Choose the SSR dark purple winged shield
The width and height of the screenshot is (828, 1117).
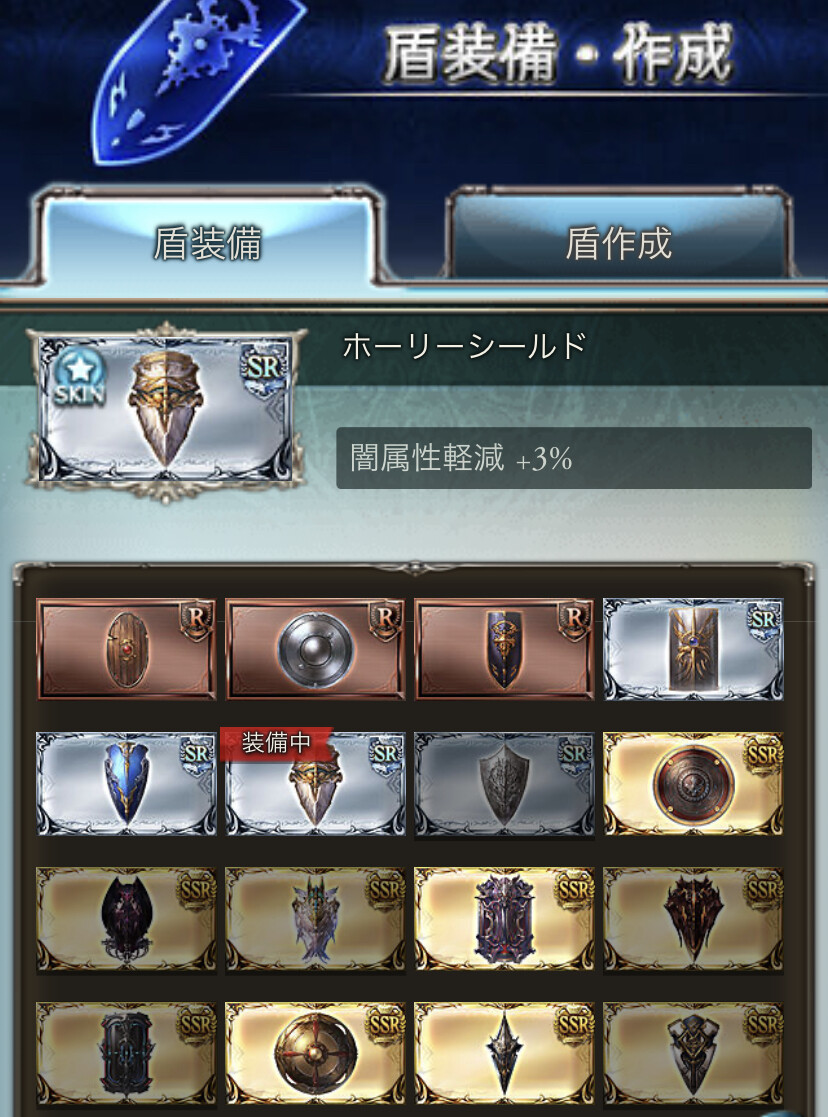[126, 918]
